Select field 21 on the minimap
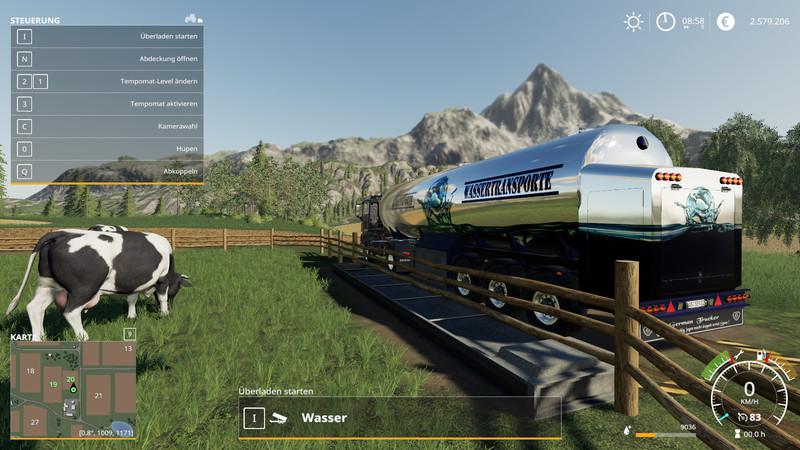800x450 pixels. coord(98,395)
